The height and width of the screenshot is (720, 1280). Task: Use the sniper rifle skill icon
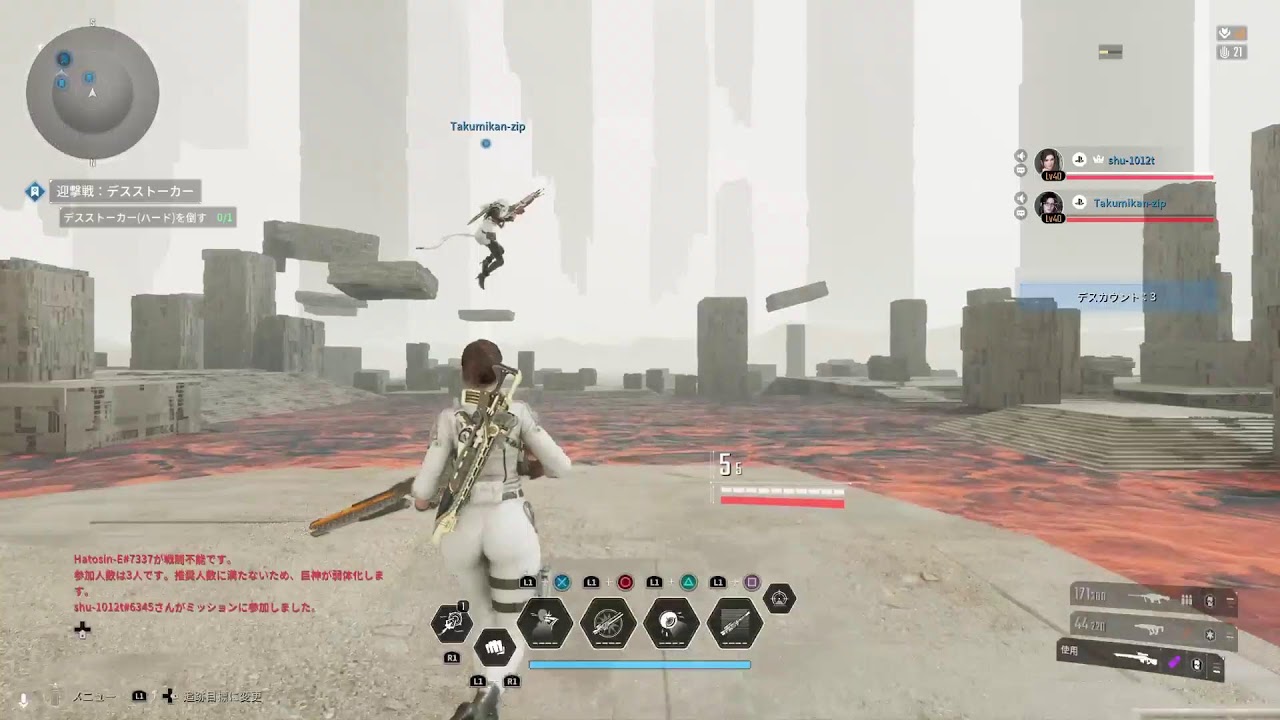click(735, 623)
